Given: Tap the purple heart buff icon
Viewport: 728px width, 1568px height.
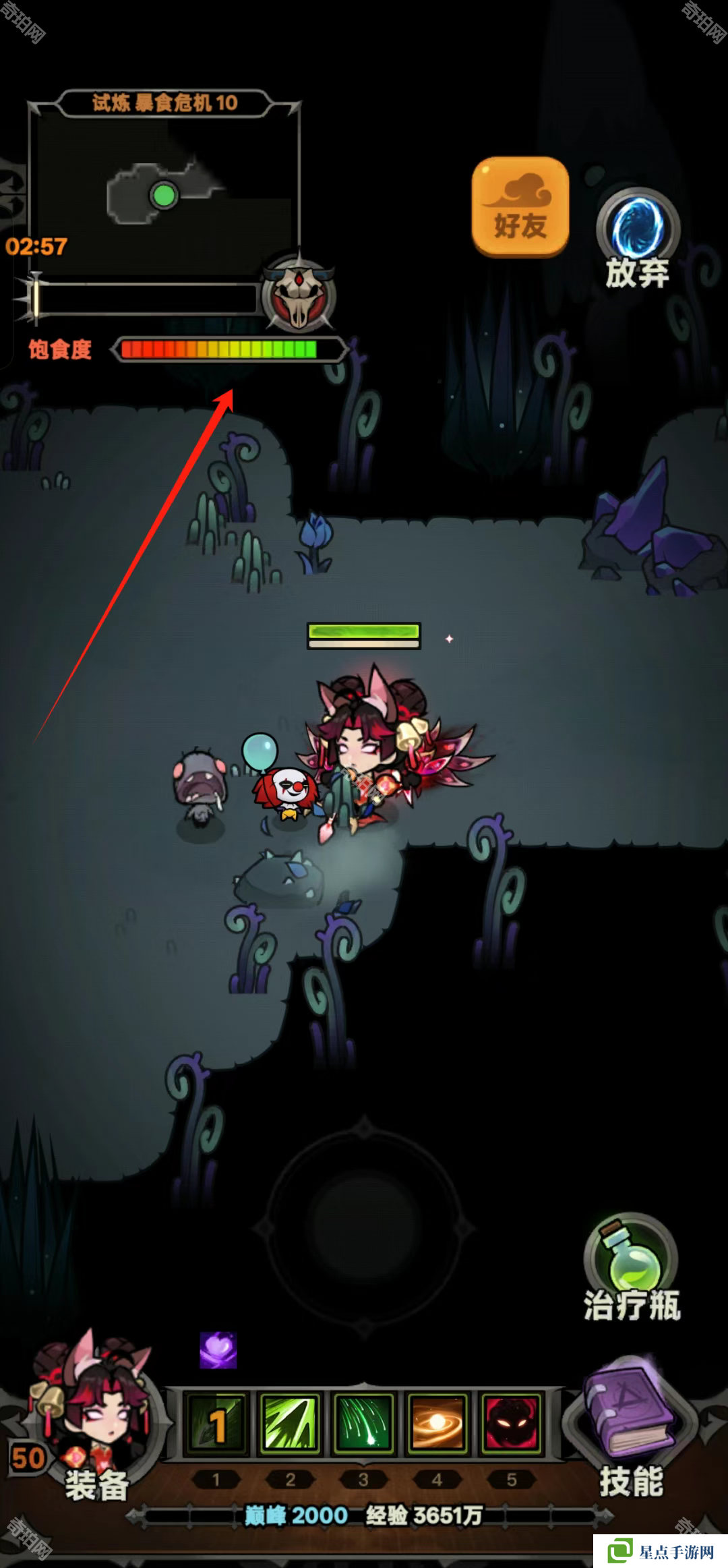Looking at the screenshot, I should [x=218, y=1350].
